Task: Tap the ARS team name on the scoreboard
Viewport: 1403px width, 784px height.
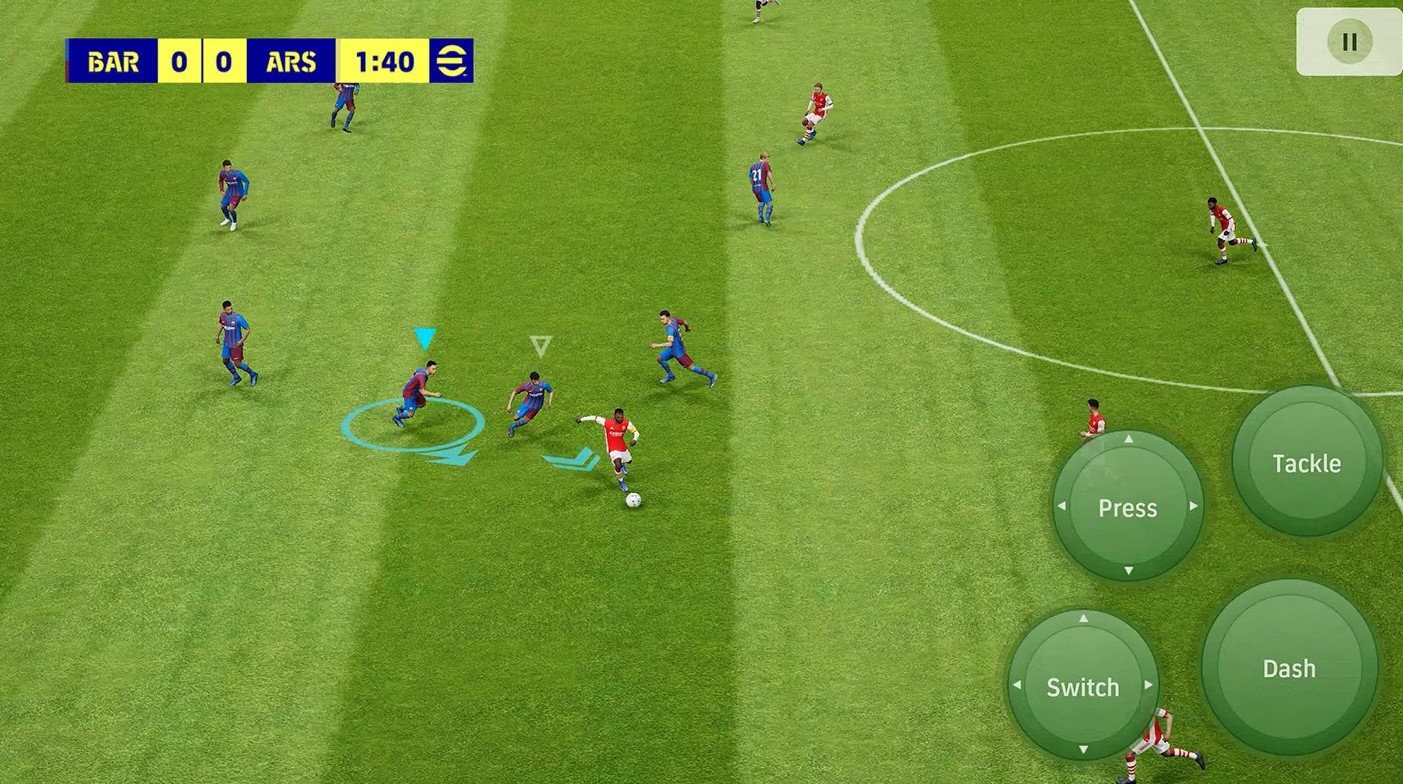Action: pos(290,61)
